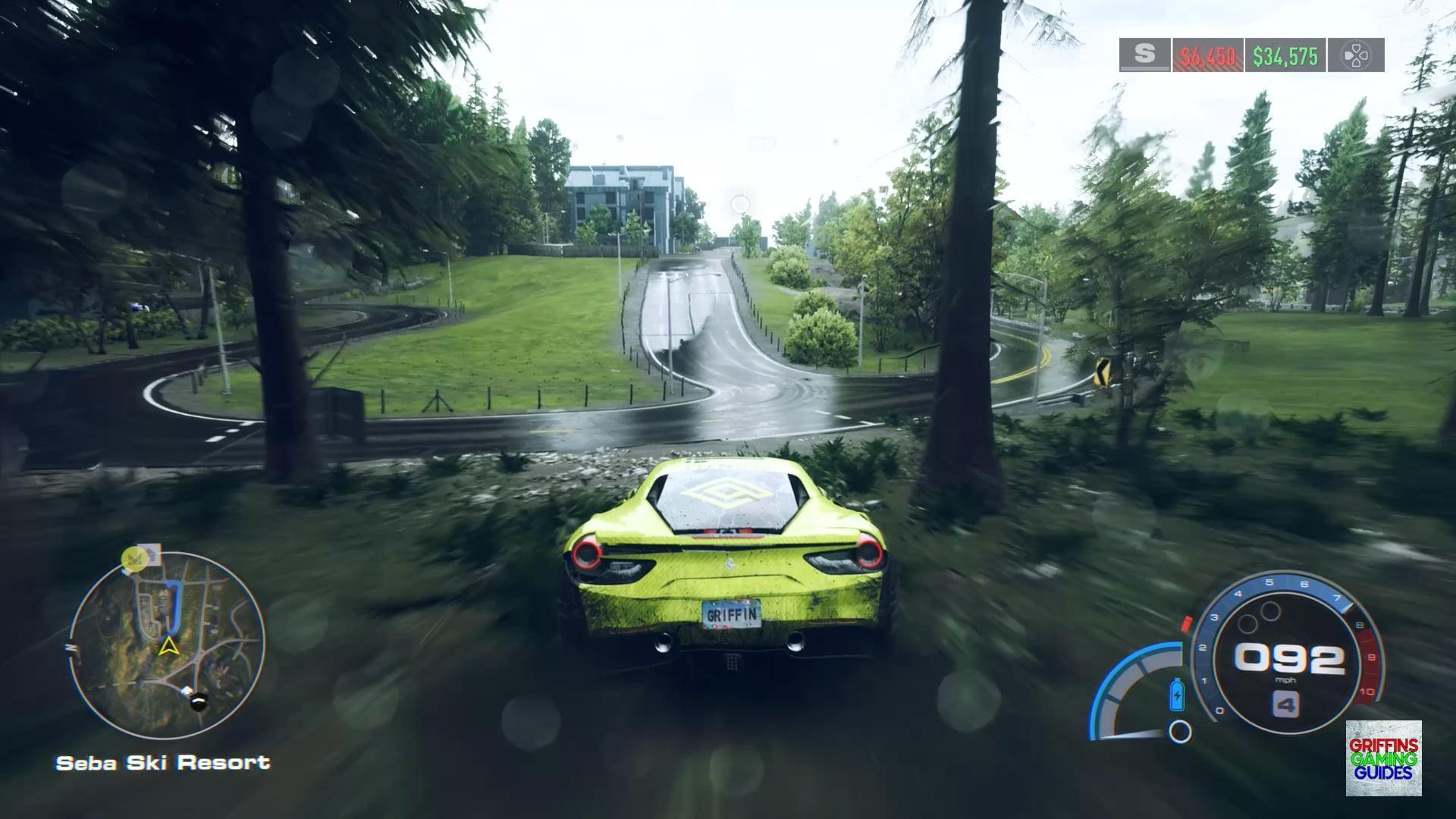This screenshot has width=1456, height=819.
Task: Select the yellow-green event marker on minimap
Action: pyautogui.click(x=134, y=560)
